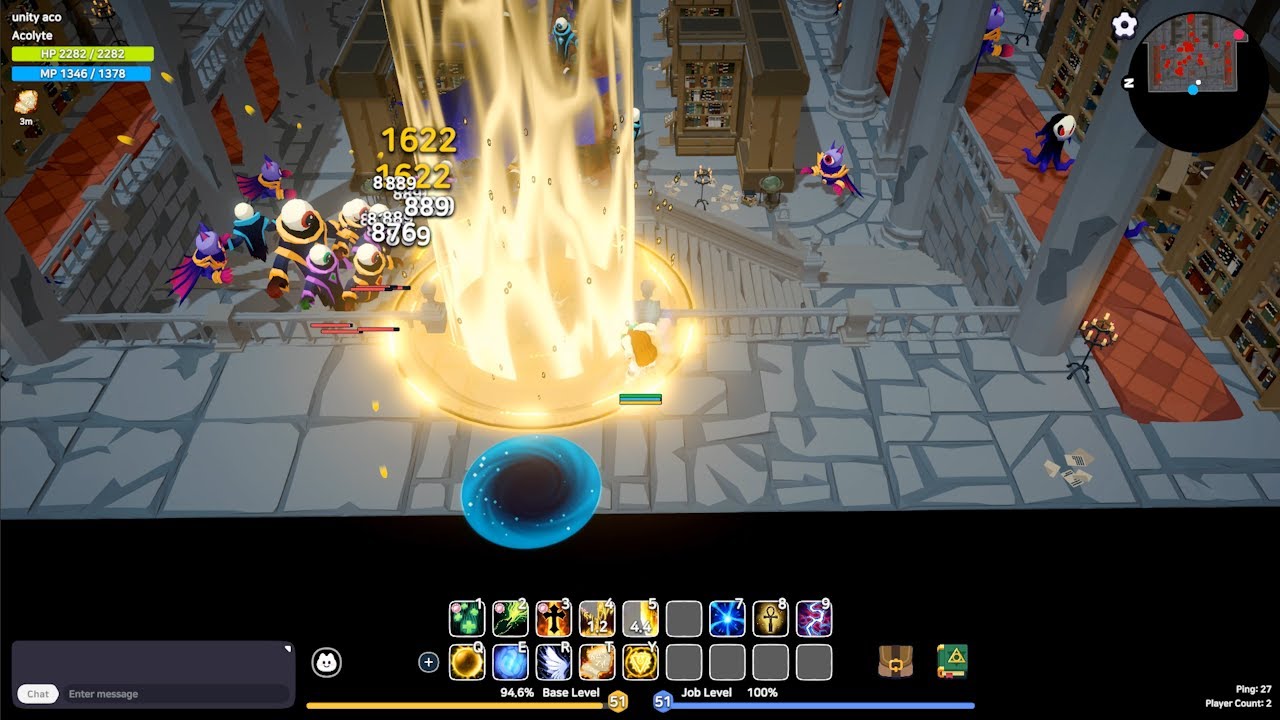Select the Chat channel button
The image size is (1280, 720).
tap(38, 694)
